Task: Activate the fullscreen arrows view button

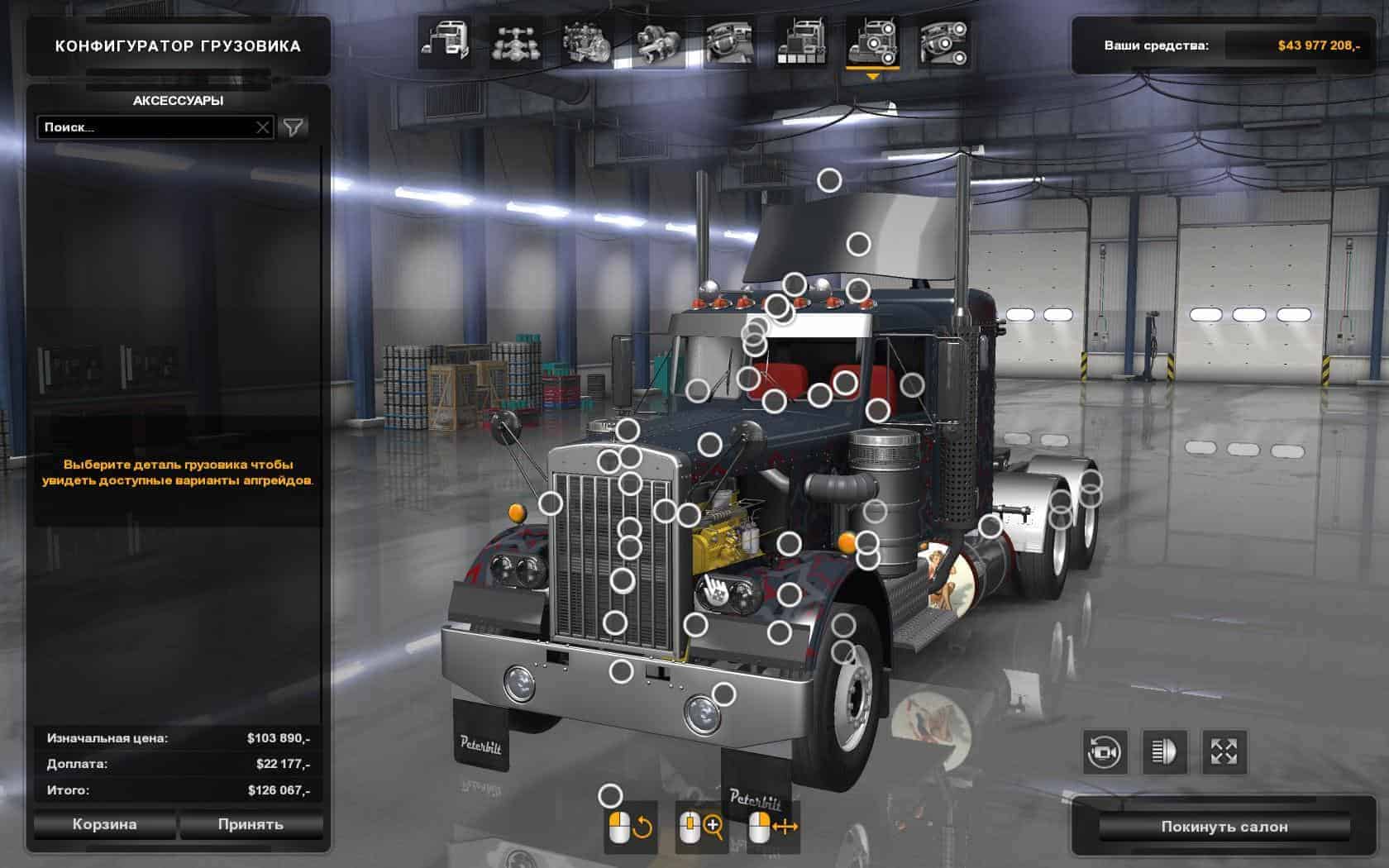Action: [x=1224, y=752]
